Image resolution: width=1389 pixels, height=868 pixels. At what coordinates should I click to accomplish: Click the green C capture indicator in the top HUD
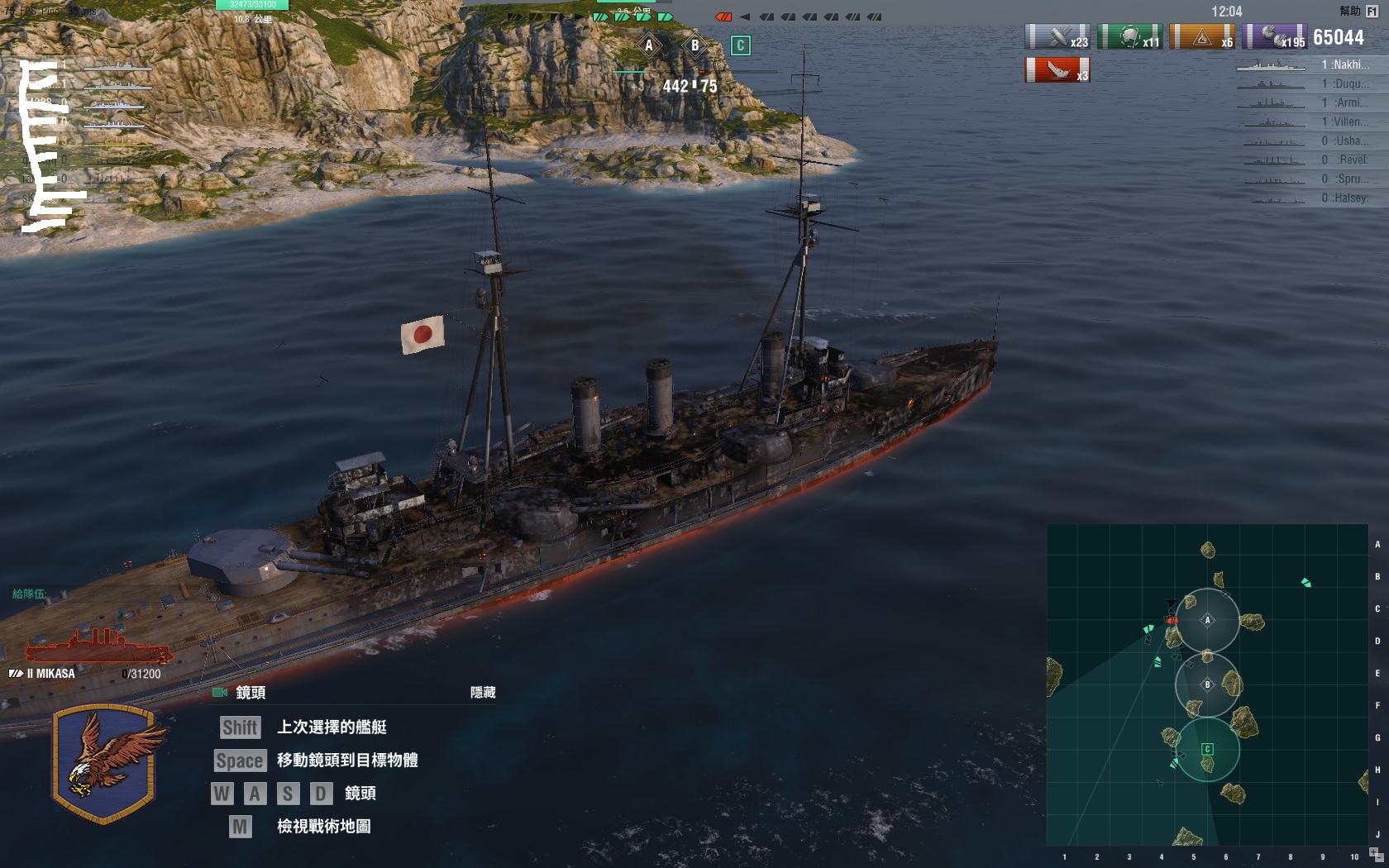click(x=741, y=45)
